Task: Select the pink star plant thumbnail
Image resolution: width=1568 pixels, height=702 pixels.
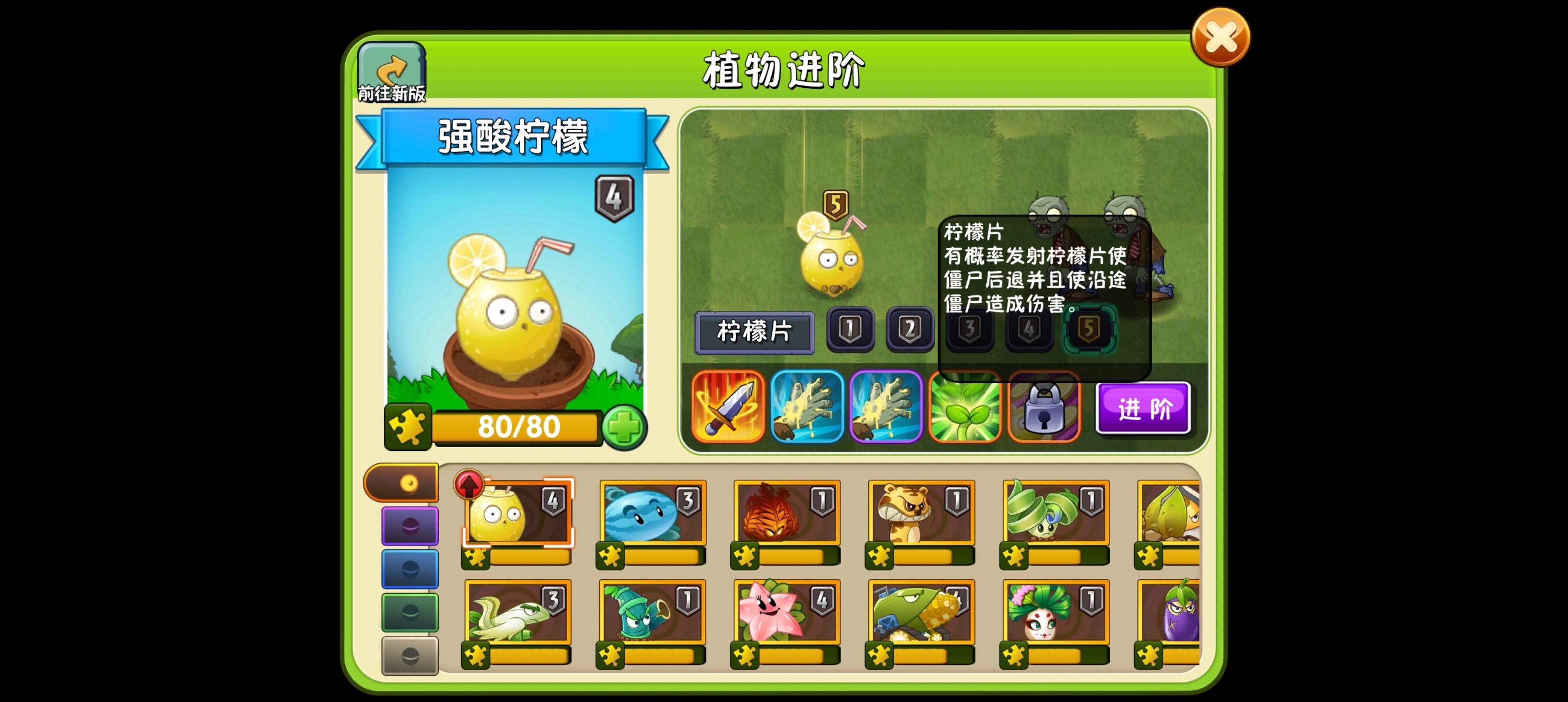Action: coord(785,615)
